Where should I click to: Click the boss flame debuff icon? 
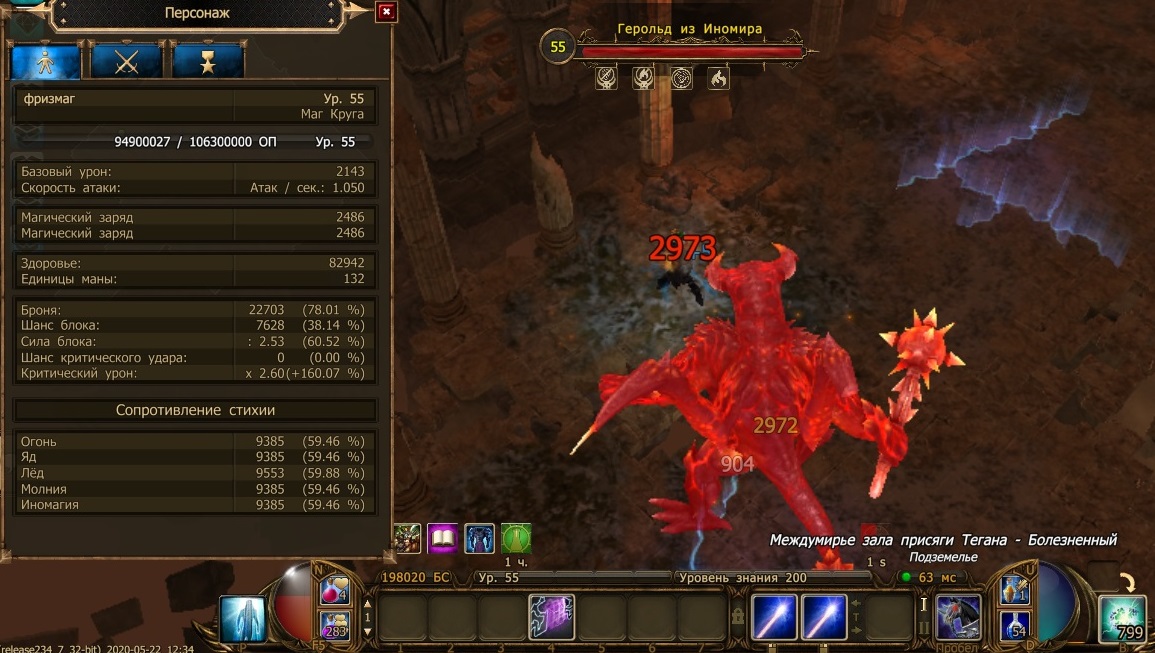tap(718, 78)
